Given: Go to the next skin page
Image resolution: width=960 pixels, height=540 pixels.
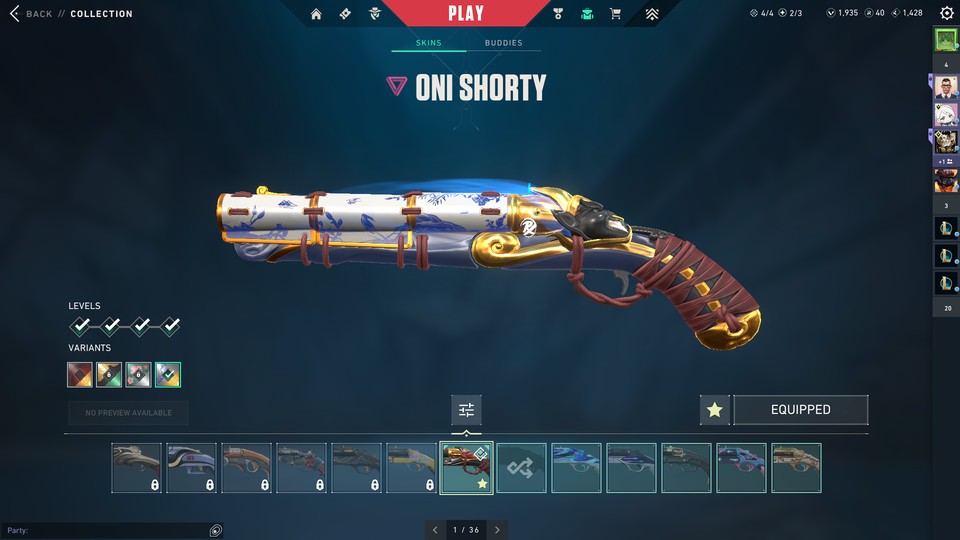Looking at the screenshot, I should tap(497, 529).
